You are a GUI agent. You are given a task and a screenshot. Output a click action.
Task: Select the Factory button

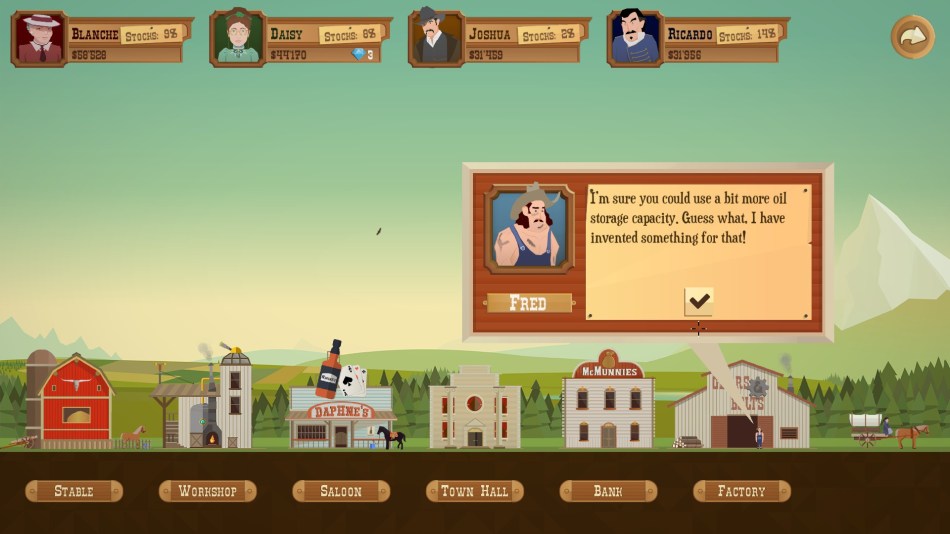pyautogui.click(x=741, y=491)
